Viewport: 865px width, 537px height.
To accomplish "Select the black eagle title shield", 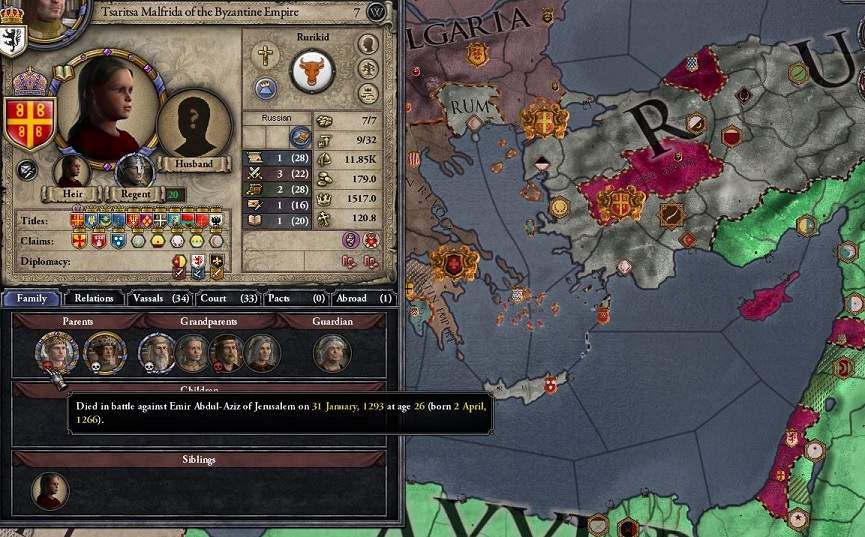I will tap(217, 220).
